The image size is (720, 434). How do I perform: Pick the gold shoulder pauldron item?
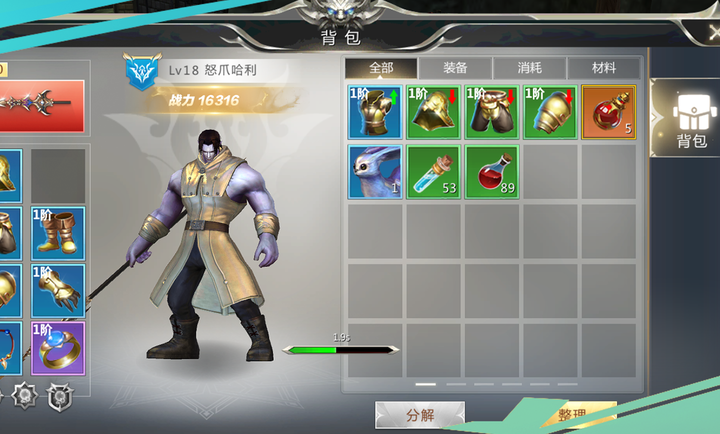click(x=549, y=112)
